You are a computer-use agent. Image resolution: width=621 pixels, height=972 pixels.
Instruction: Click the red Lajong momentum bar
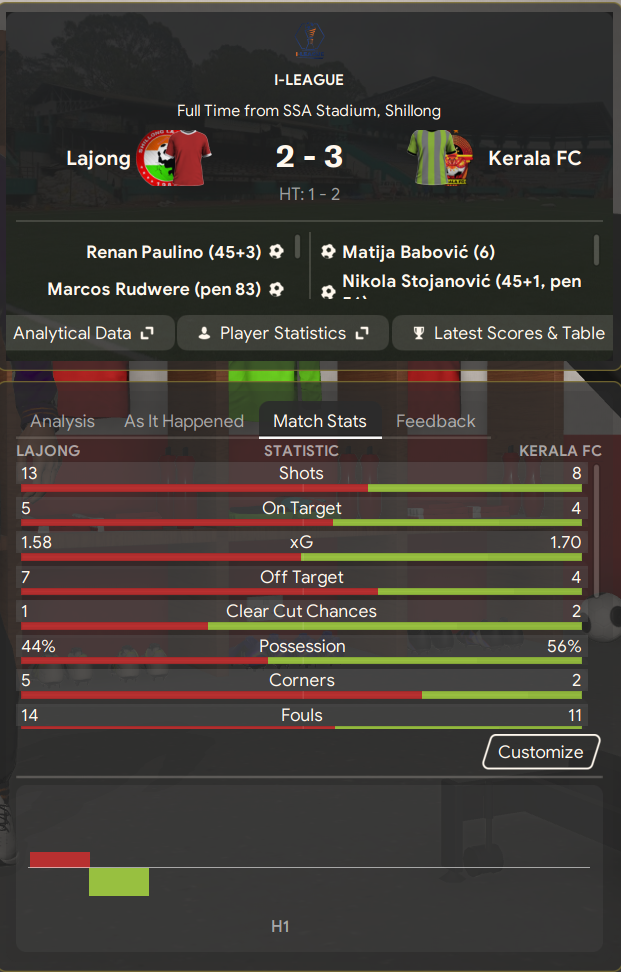click(60, 859)
